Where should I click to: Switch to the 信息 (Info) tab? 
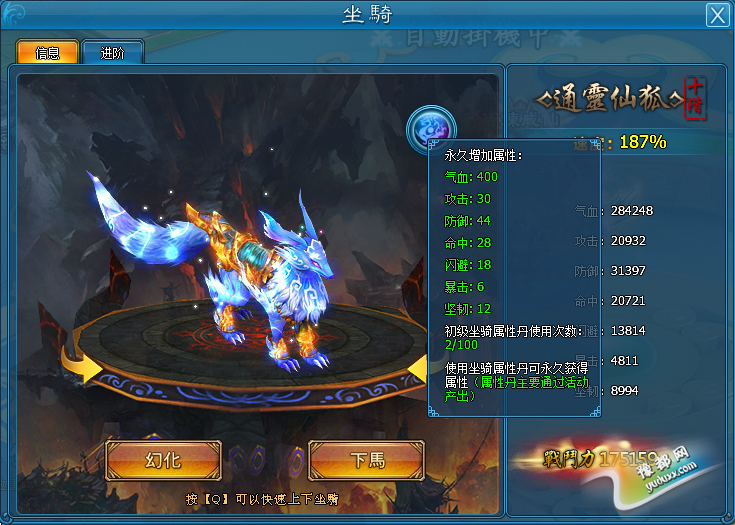pyautogui.click(x=47, y=53)
